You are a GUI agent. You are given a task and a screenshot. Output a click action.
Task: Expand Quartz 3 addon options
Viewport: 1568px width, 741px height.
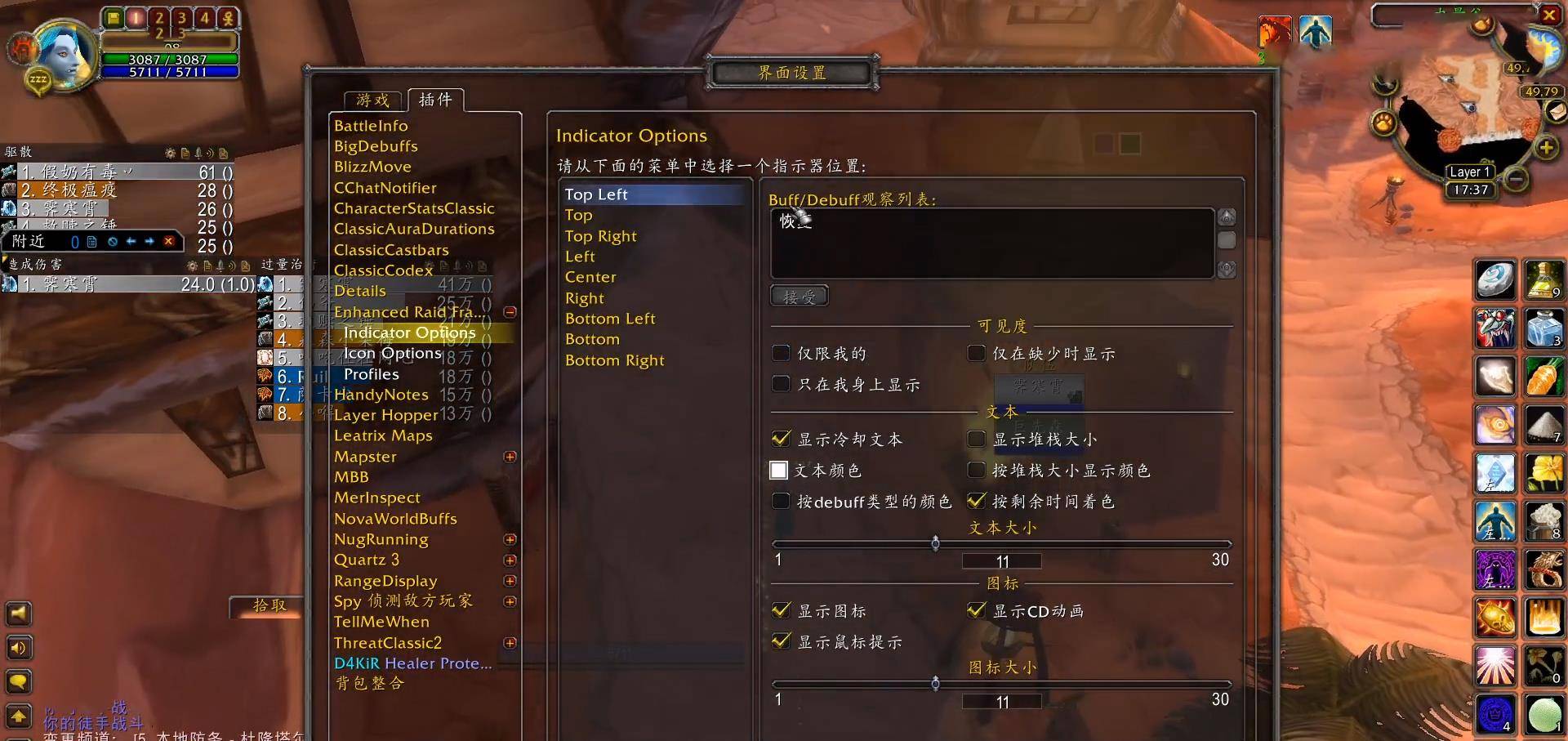(510, 560)
